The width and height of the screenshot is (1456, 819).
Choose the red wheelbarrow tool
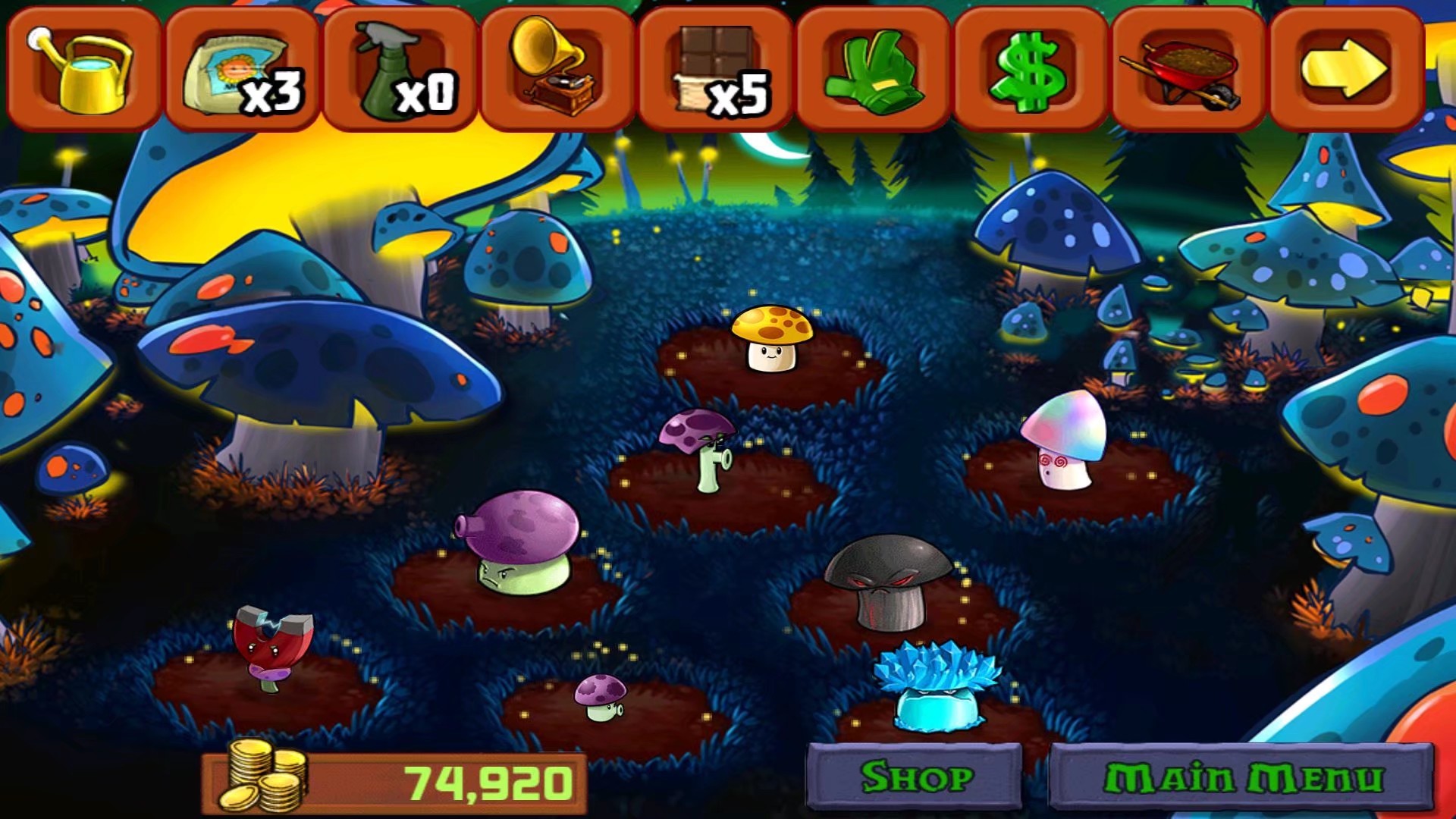[x=1188, y=70]
